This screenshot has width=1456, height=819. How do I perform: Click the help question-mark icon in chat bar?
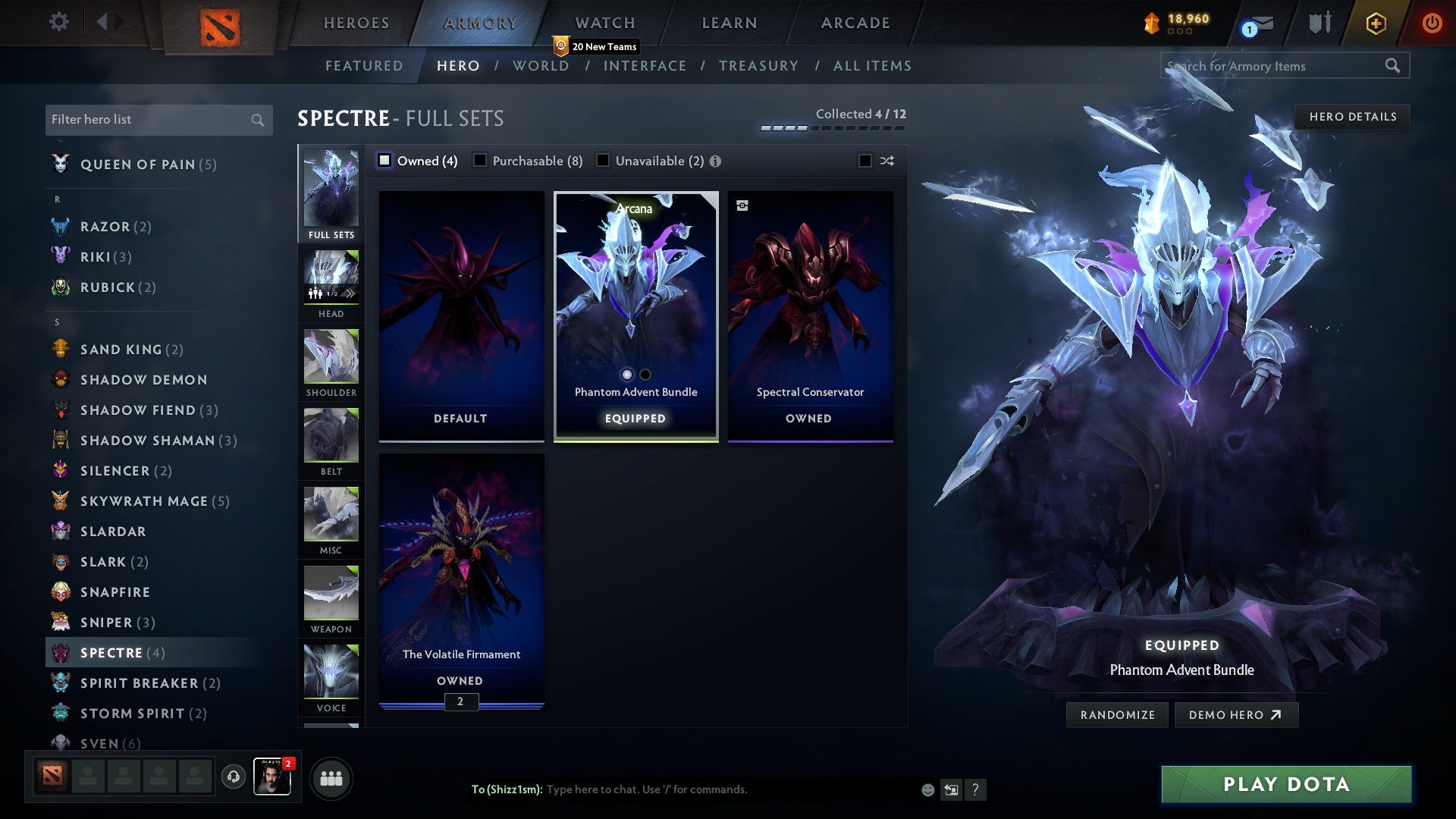click(975, 789)
